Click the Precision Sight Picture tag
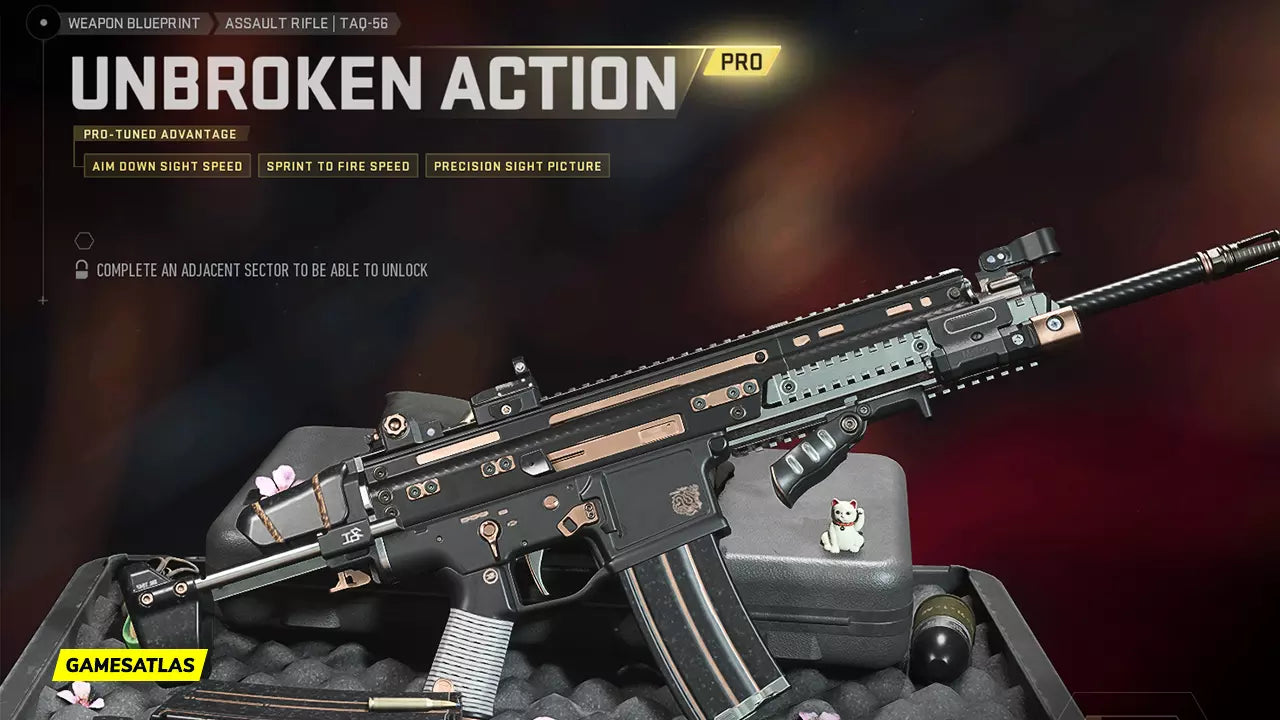Image resolution: width=1280 pixels, height=720 pixels. point(517,166)
